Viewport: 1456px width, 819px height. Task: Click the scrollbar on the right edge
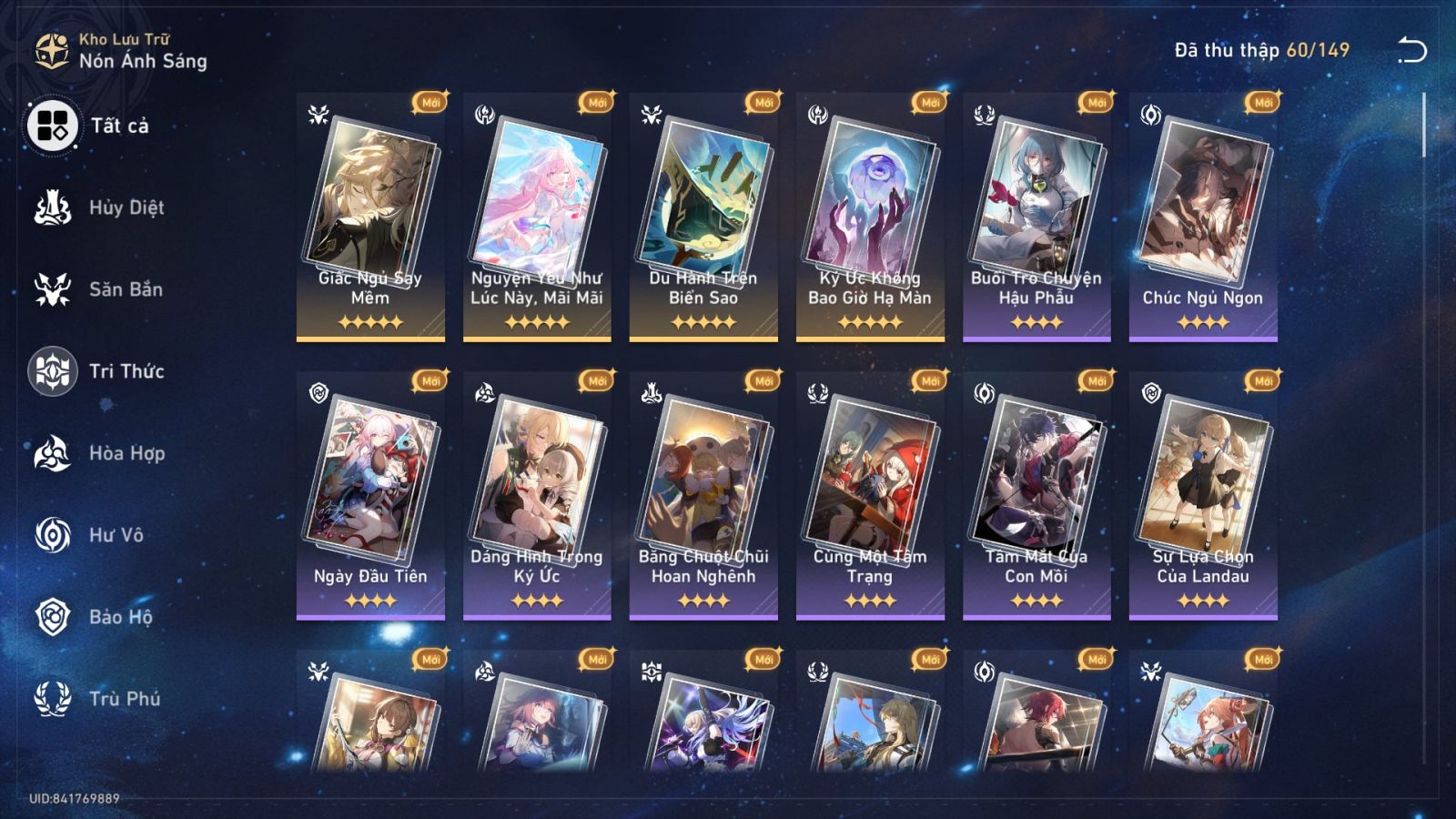click(1424, 127)
